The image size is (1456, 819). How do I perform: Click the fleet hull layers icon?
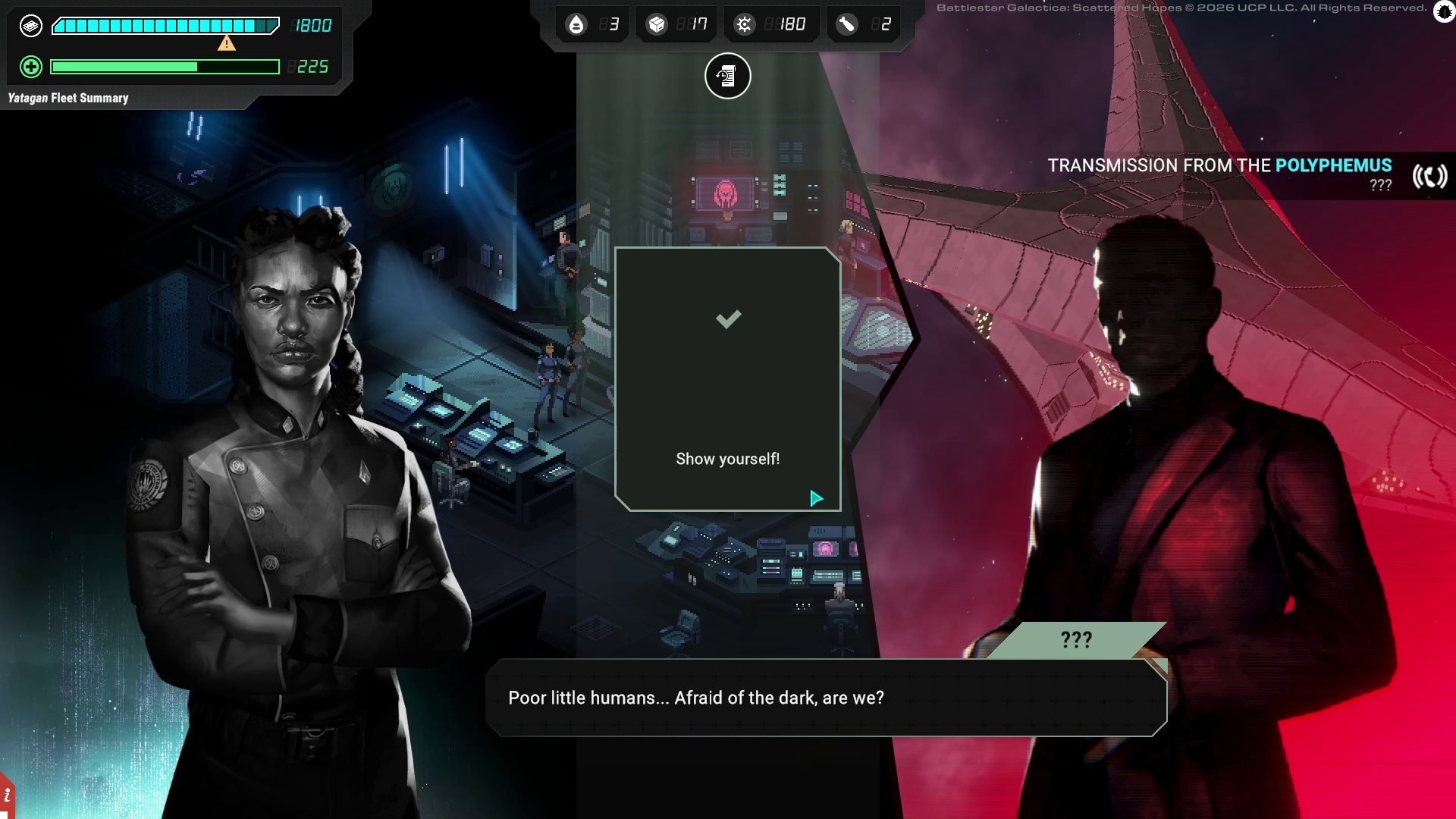(x=30, y=26)
